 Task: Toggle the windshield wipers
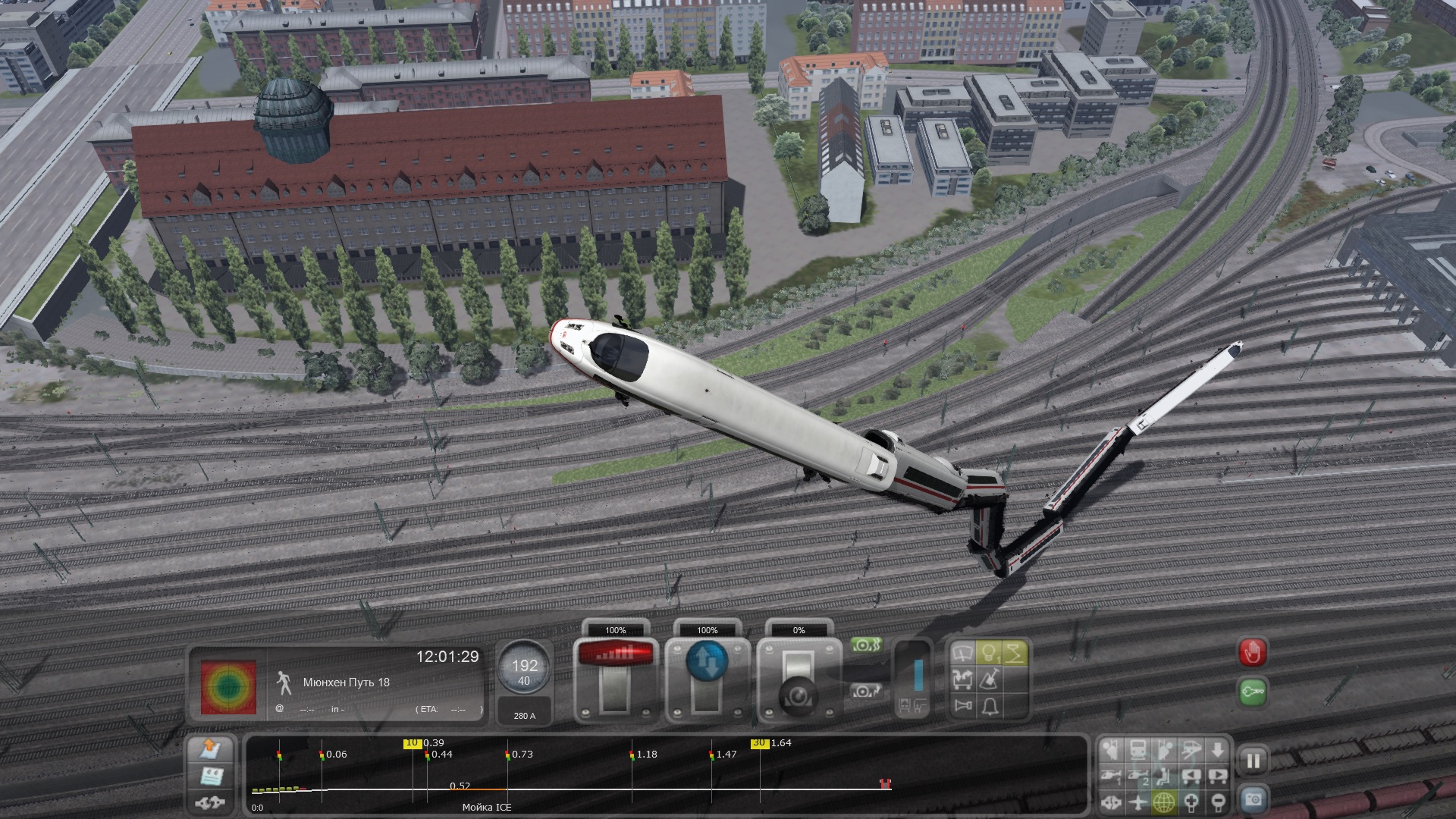(x=963, y=653)
